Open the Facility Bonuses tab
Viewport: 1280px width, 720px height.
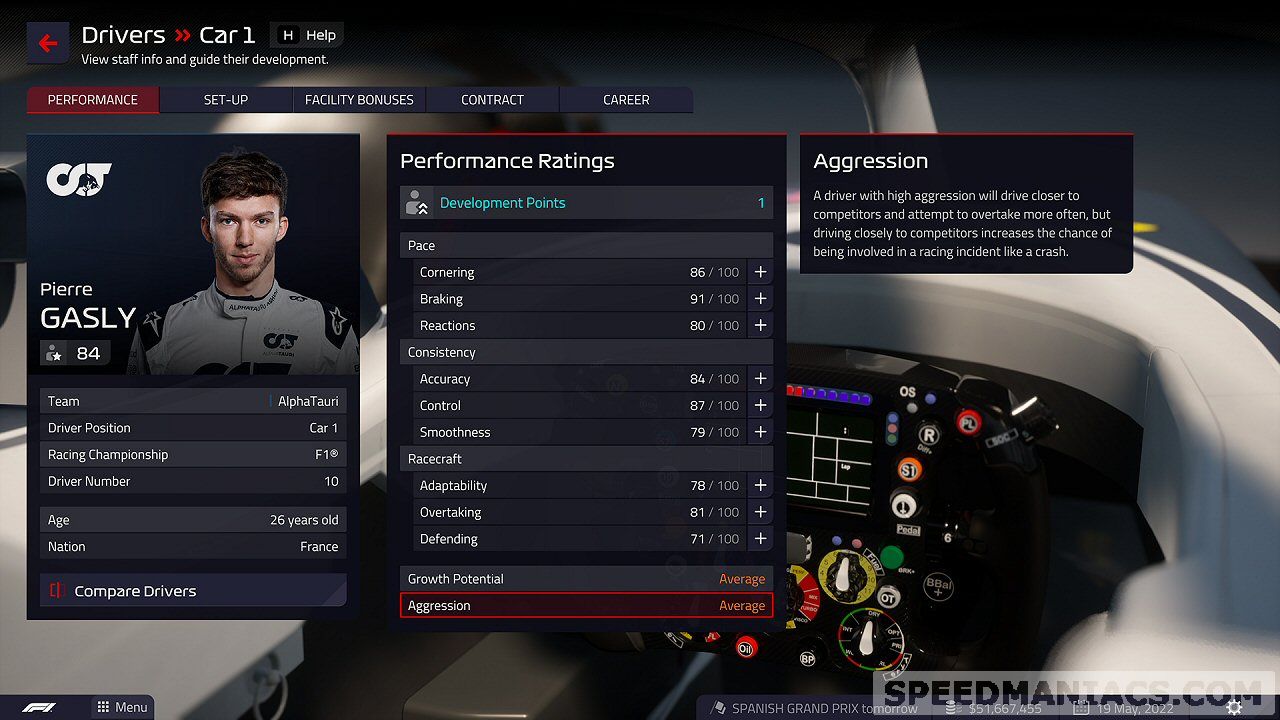359,100
